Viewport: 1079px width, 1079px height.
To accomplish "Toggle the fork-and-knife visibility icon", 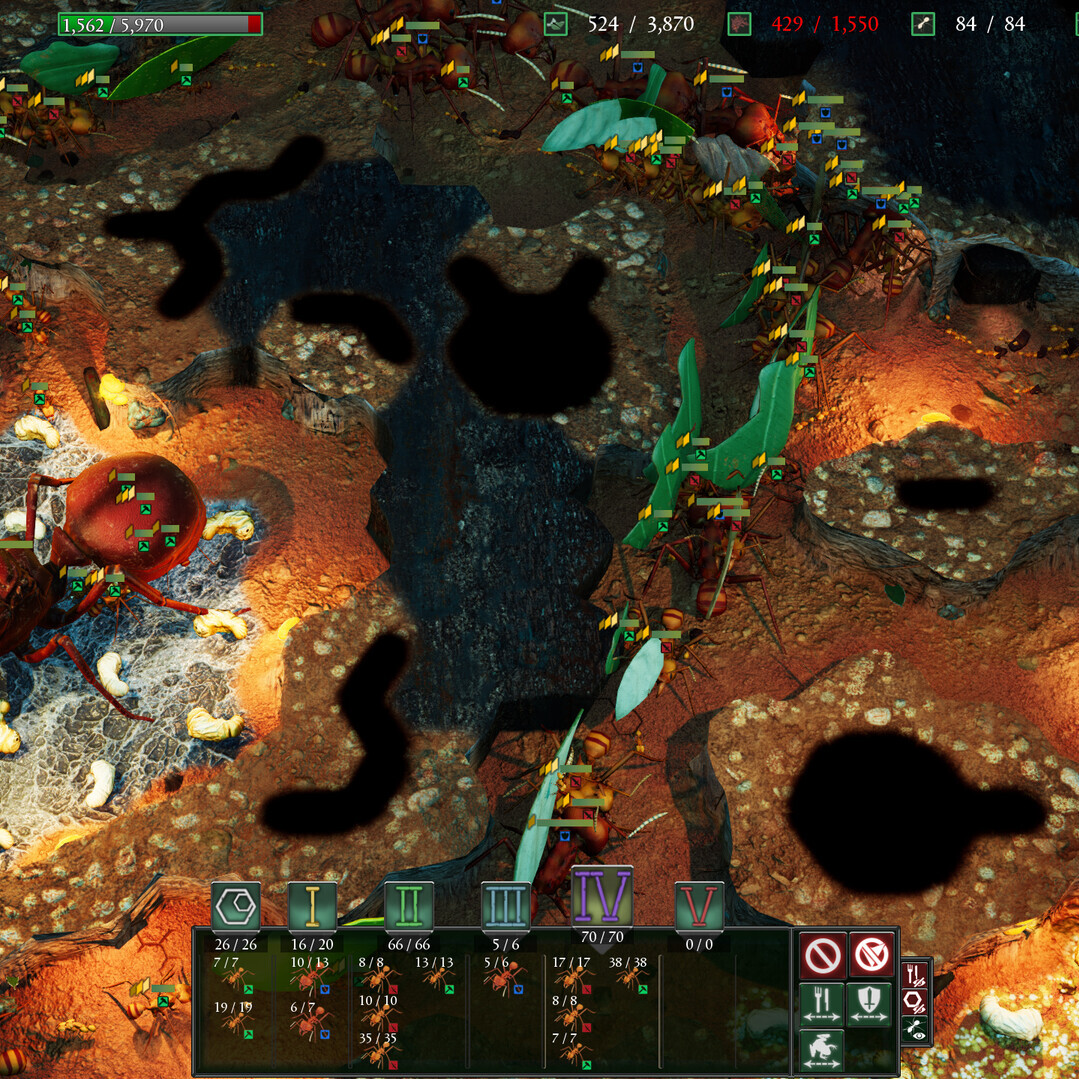I will [x=916, y=975].
